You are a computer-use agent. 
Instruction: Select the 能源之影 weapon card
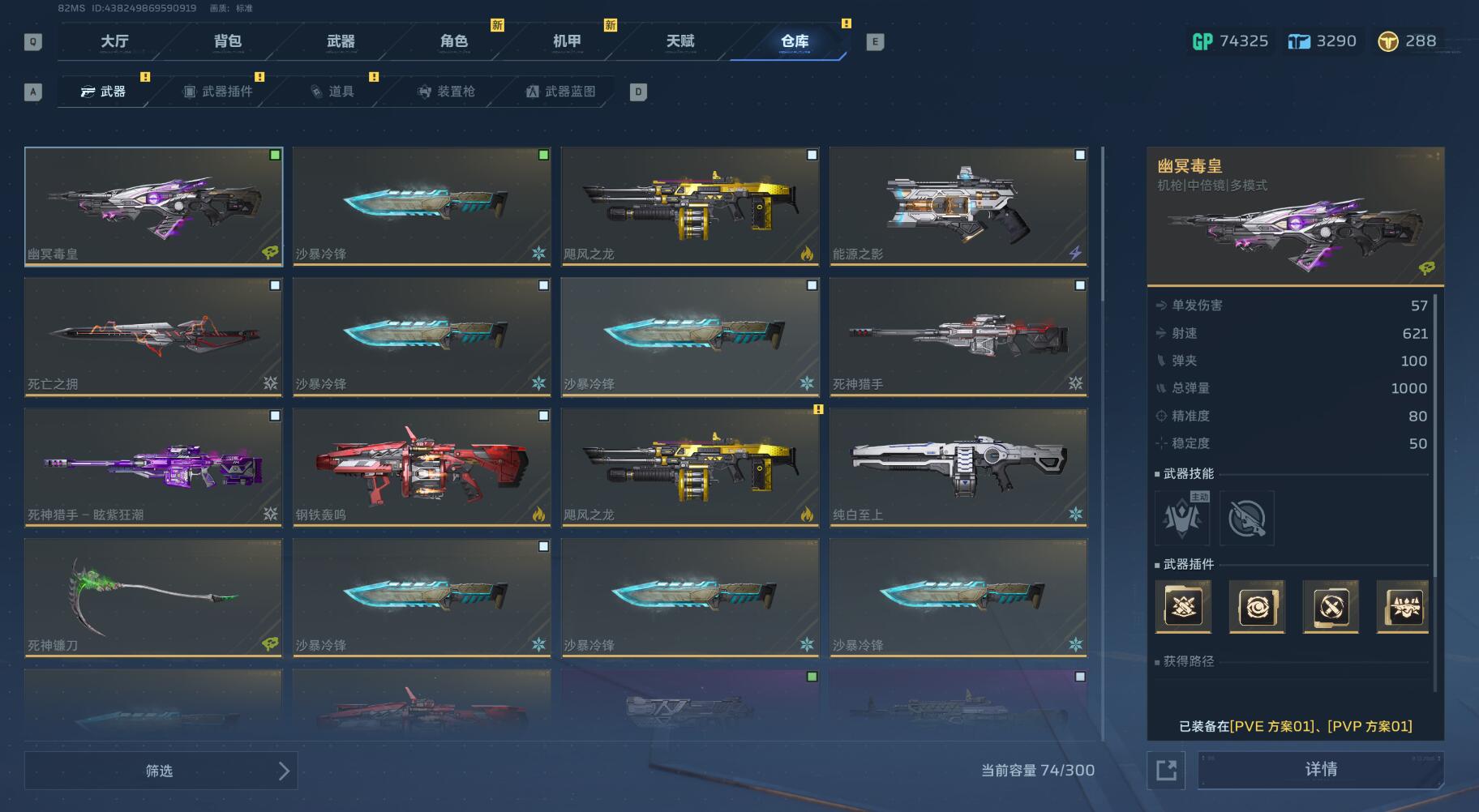958,207
